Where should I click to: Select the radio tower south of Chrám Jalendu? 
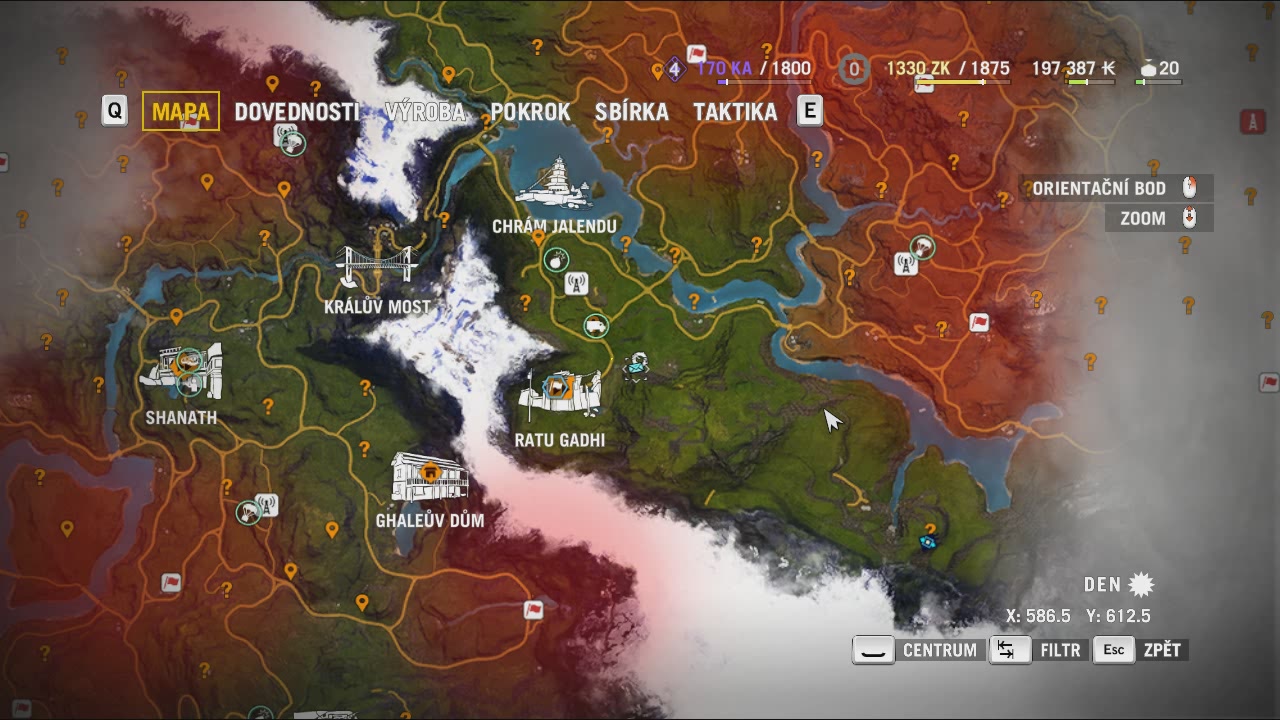click(x=576, y=284)
